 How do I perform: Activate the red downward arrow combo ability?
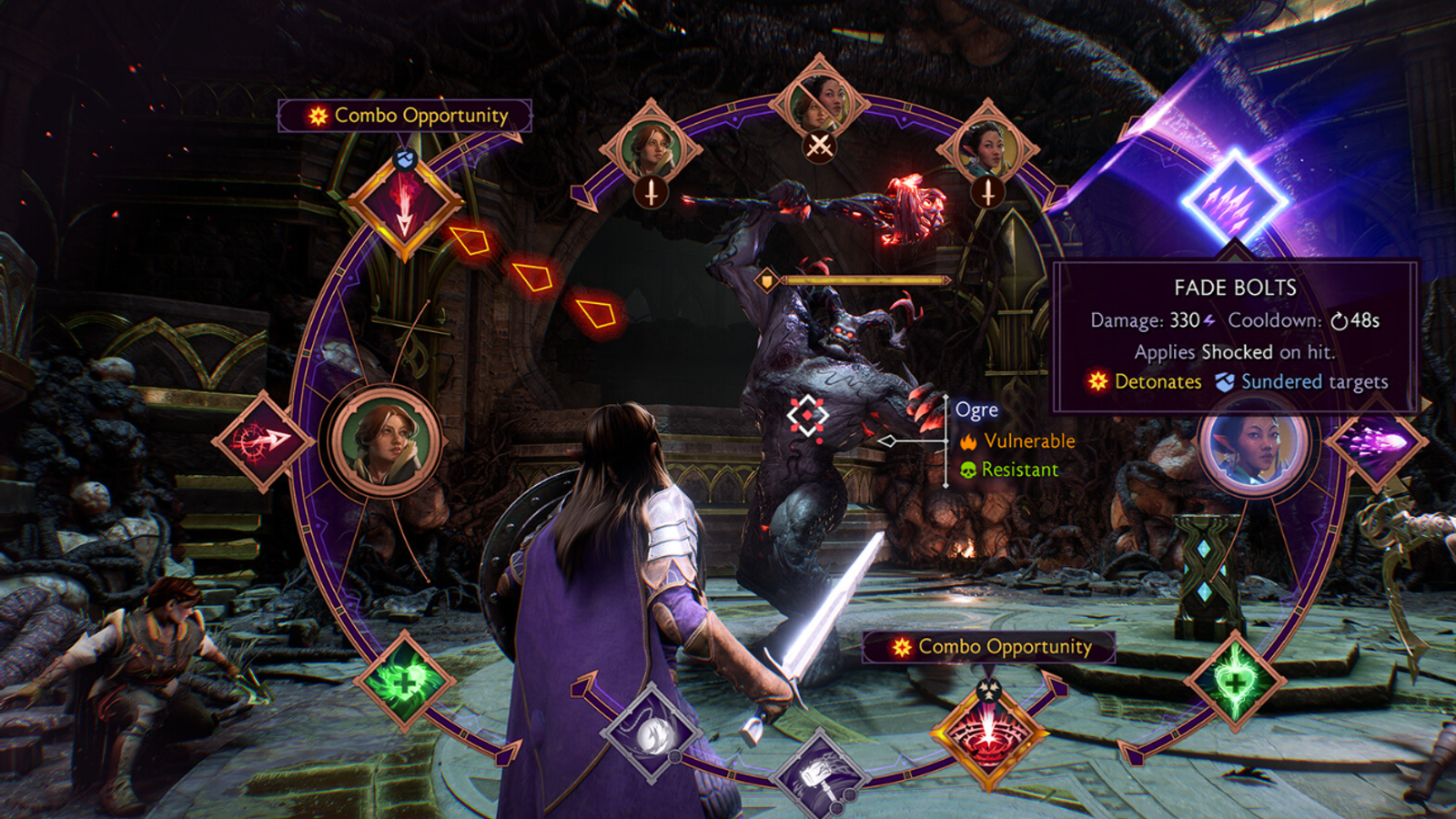click(404, 207)
